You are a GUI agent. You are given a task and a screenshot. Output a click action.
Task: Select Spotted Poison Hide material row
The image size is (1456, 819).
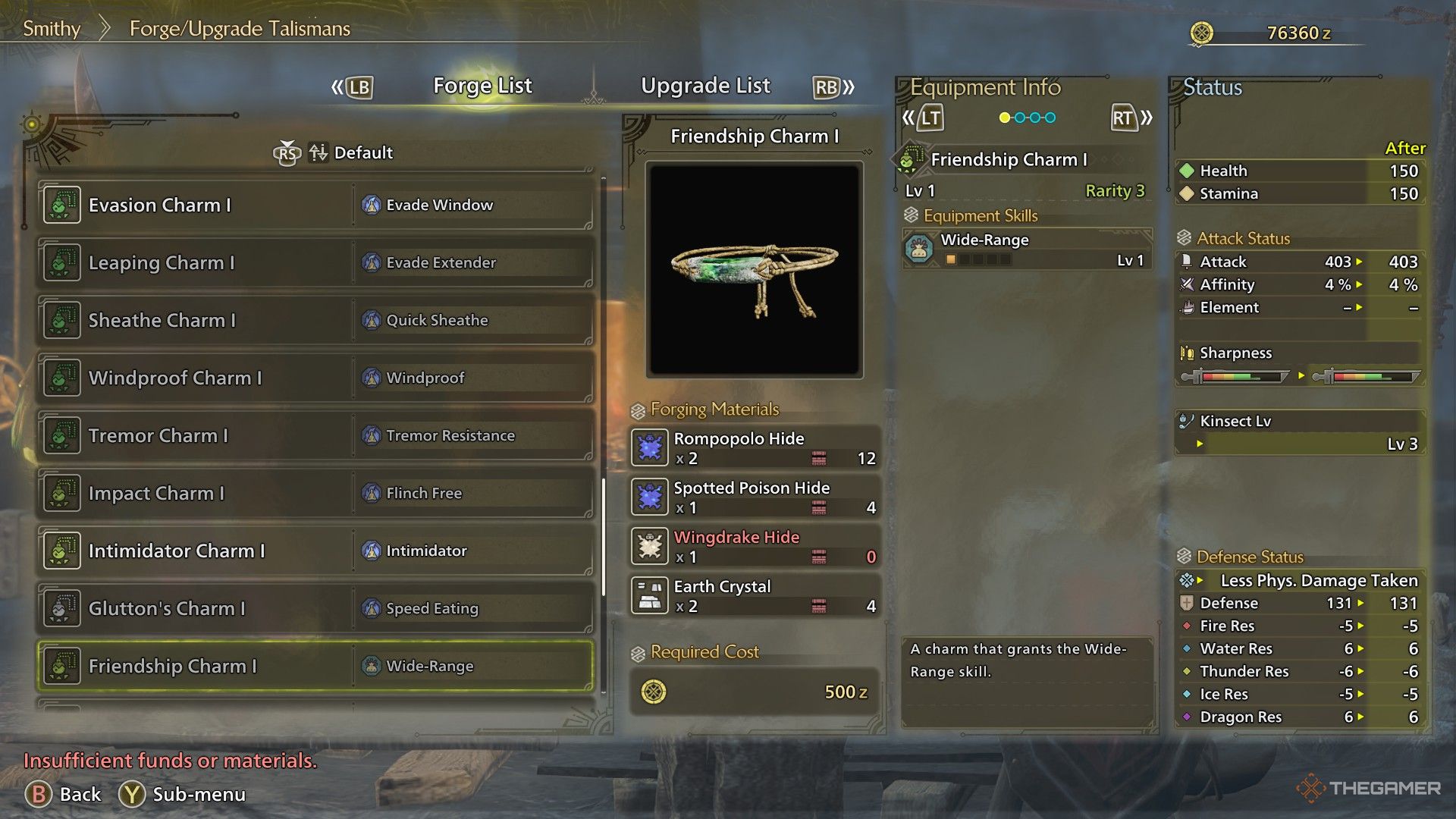coord(755,497)
